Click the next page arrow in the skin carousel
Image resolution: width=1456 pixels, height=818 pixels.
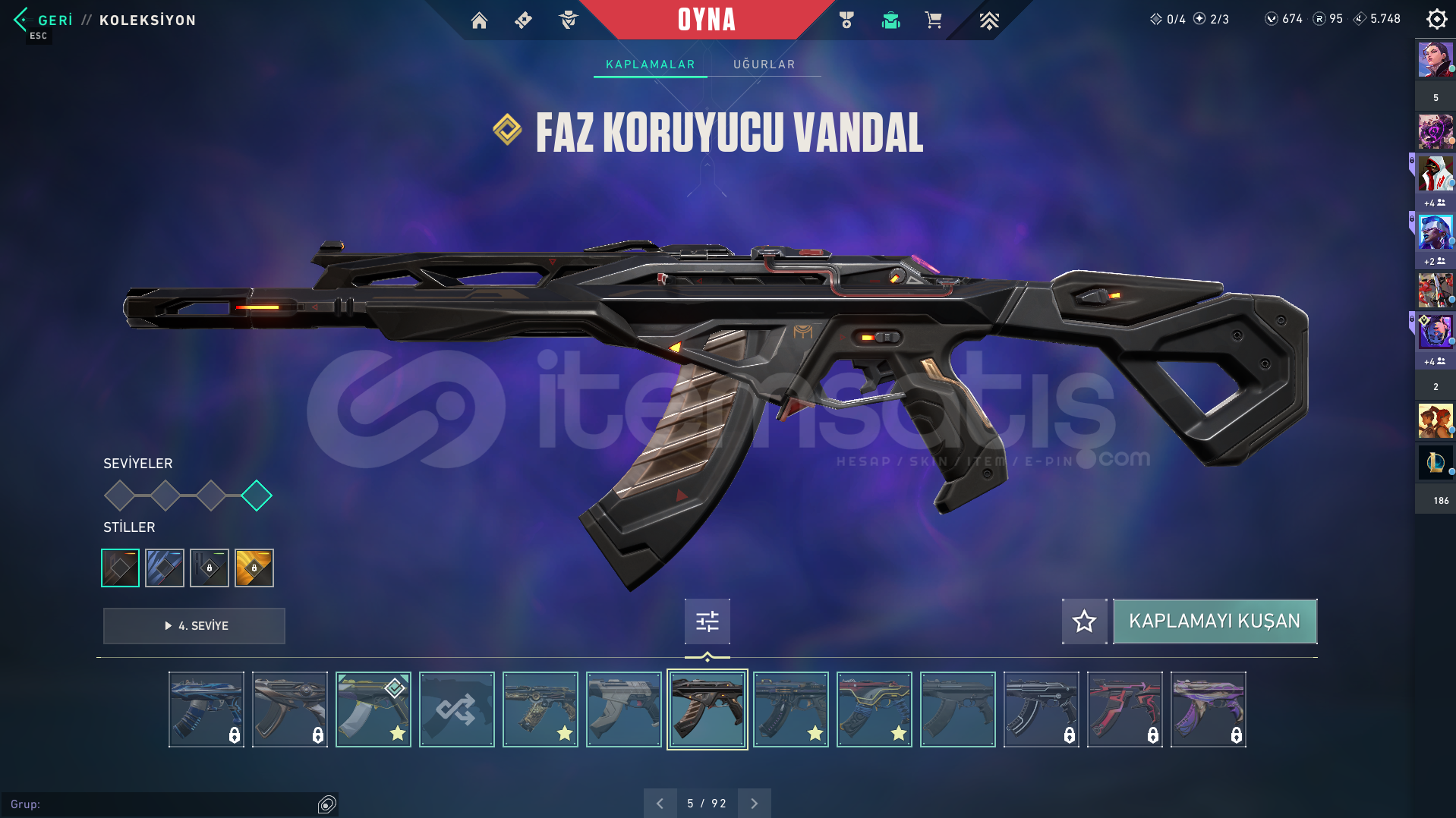coord(753,802)
